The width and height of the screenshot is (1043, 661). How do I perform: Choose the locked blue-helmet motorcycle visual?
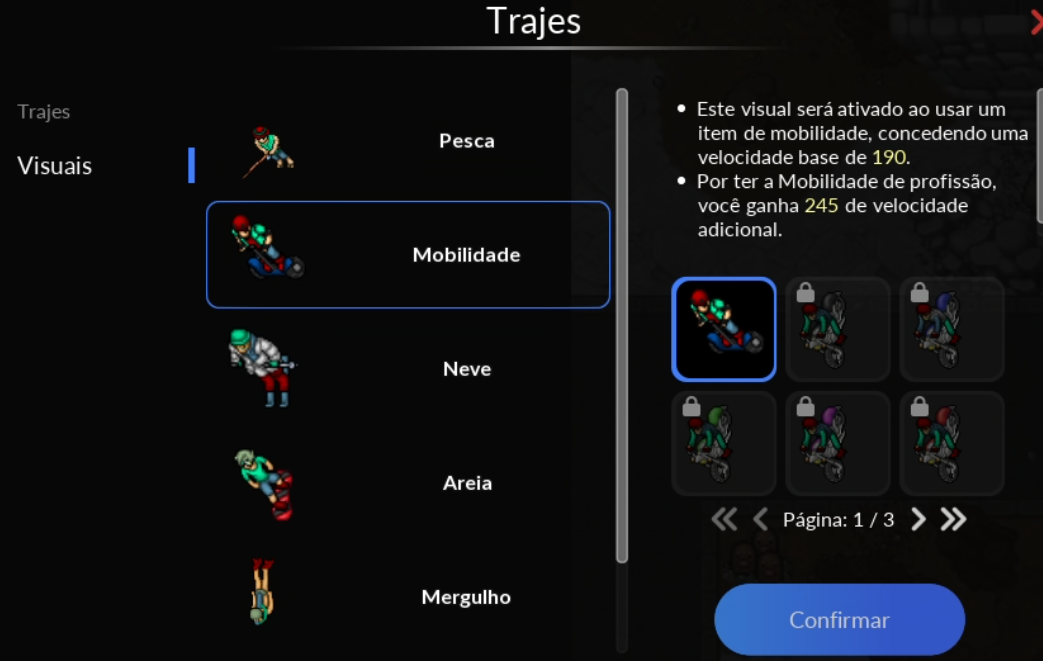pos(952,329)
